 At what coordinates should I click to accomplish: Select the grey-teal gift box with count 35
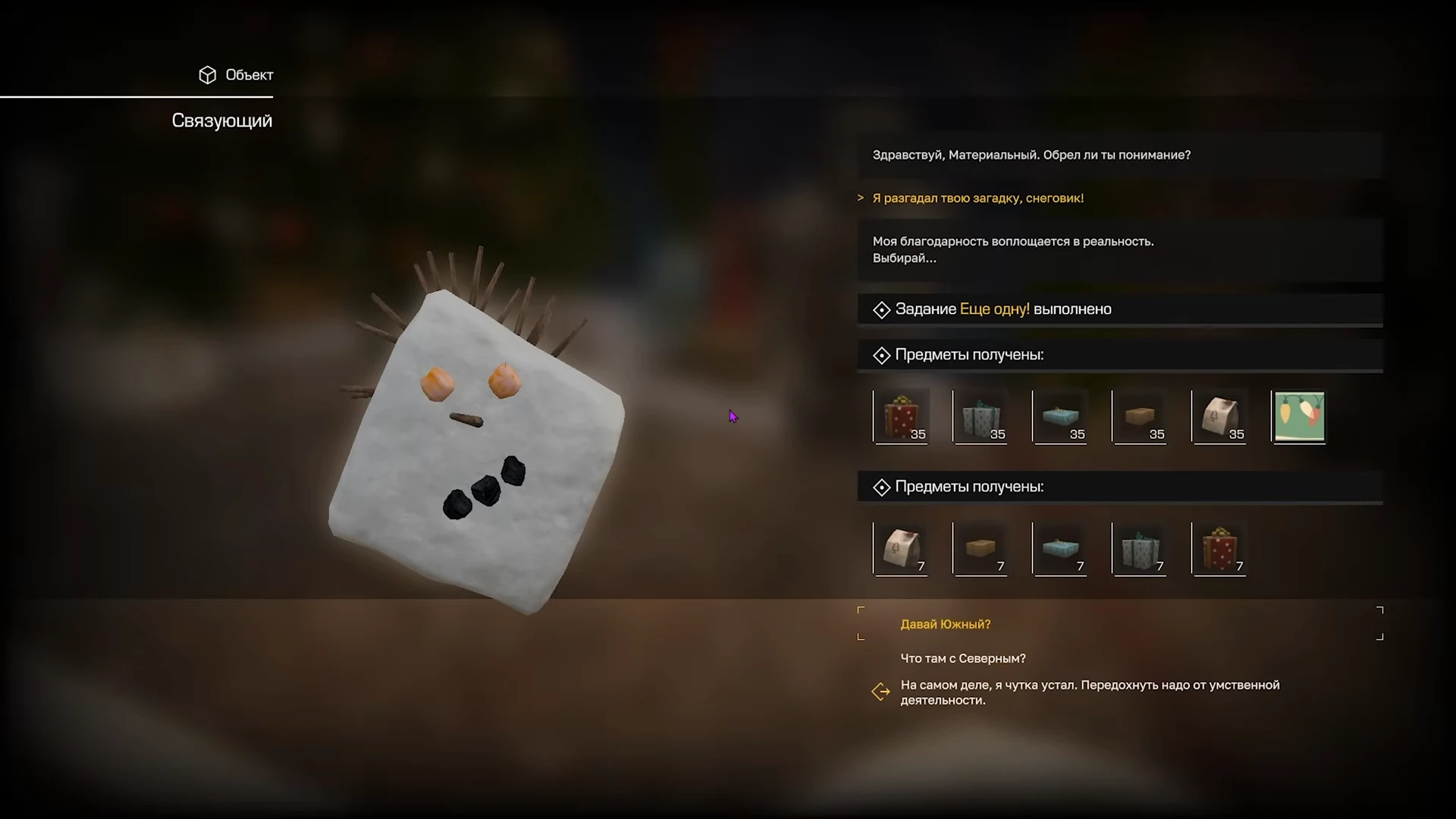pyautogui.click(x=981, y=416)
